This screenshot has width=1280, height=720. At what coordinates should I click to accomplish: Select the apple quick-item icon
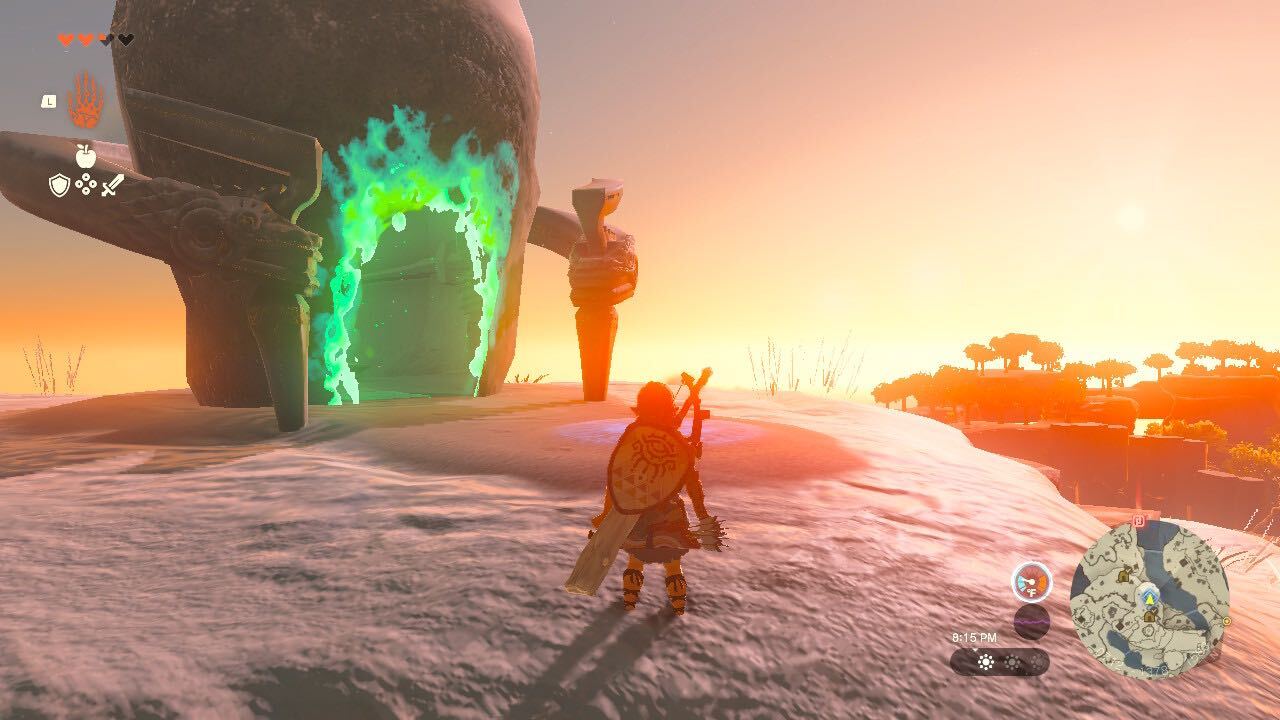coord(85,155)
